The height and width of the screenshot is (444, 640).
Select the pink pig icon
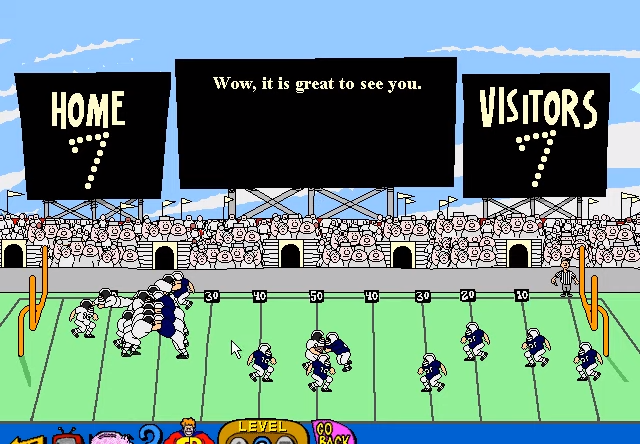click(x=106, y=438)
